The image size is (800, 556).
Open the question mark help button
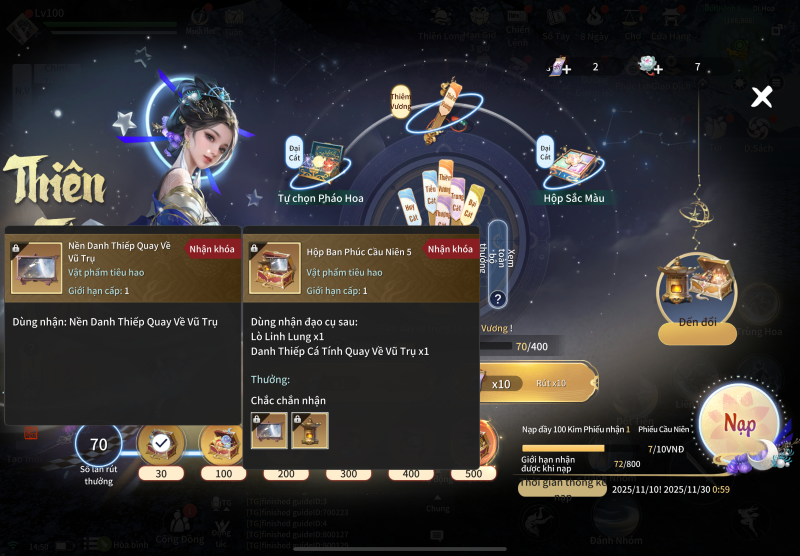click(497, 298)
